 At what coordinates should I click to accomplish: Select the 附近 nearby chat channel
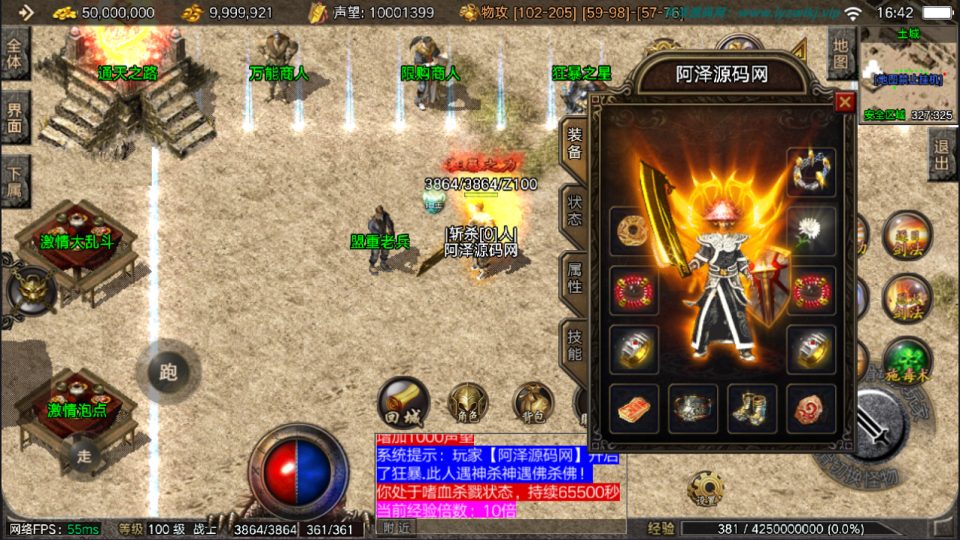click(x=396, y=527)
